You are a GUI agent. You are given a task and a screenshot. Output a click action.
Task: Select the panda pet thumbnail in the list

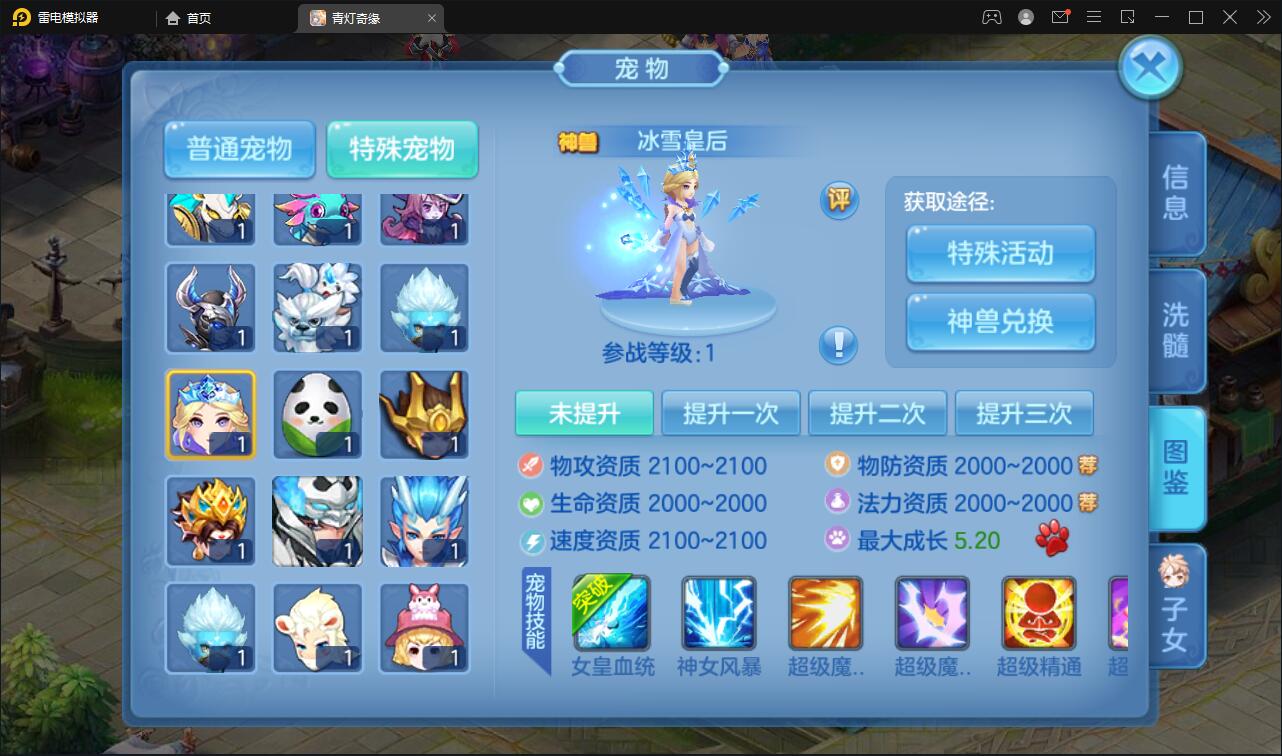click(x=317, y=413)
